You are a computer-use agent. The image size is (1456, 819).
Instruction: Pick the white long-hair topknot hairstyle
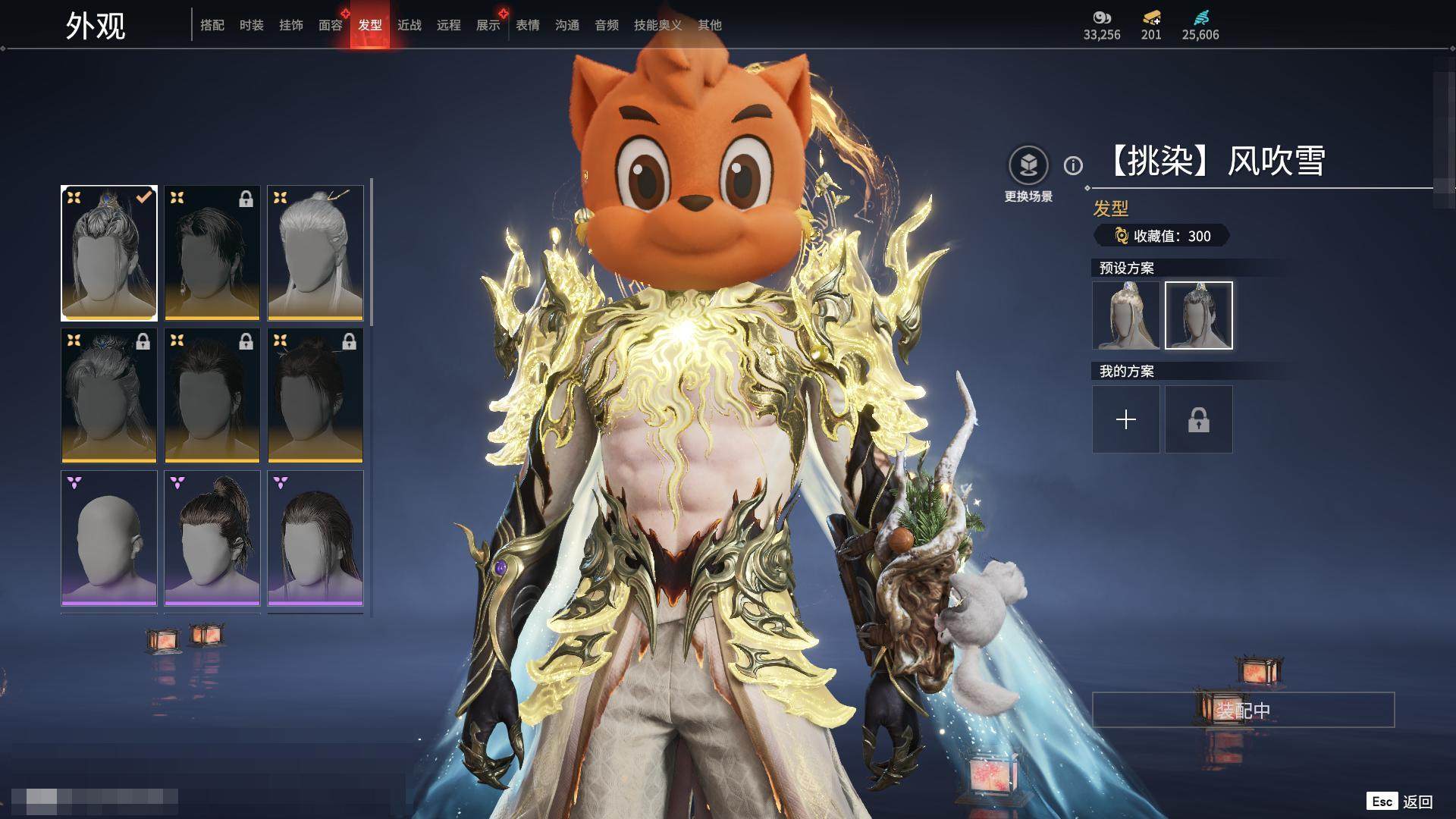point(315,253)
